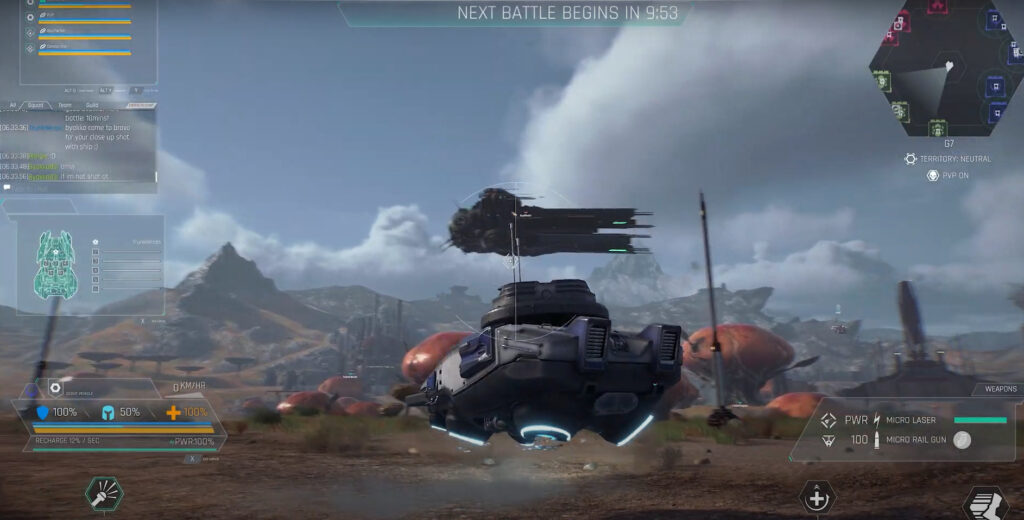Select the Squad chat tab
Screen dimensions: 1024x520
tap(35, 104)
